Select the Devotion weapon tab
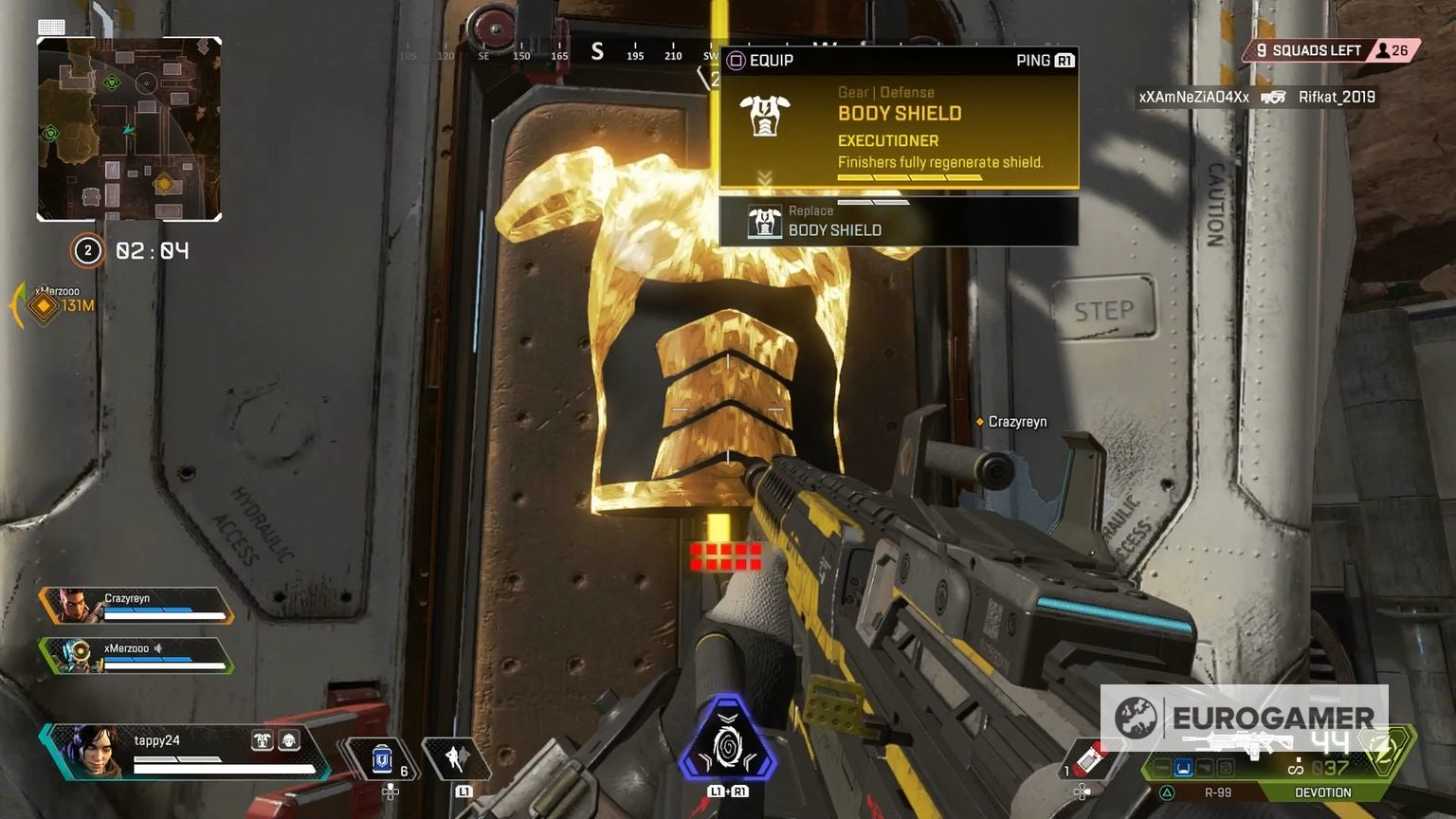1456x819 pixels. coord(1322,792)
